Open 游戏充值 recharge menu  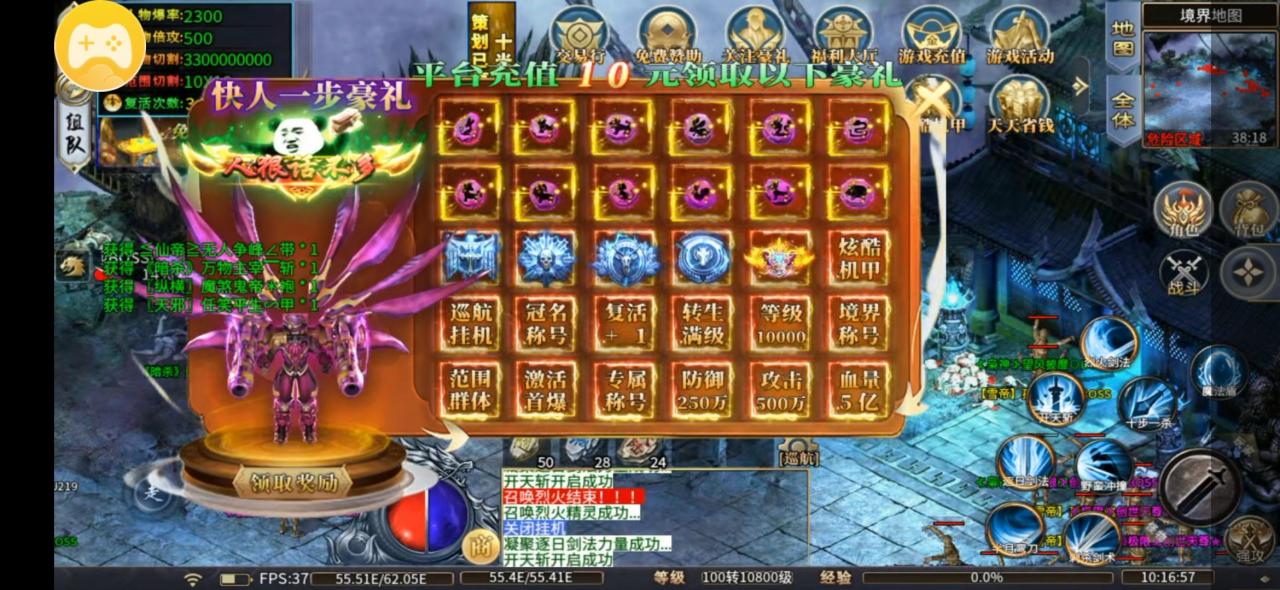click(931, 36)
